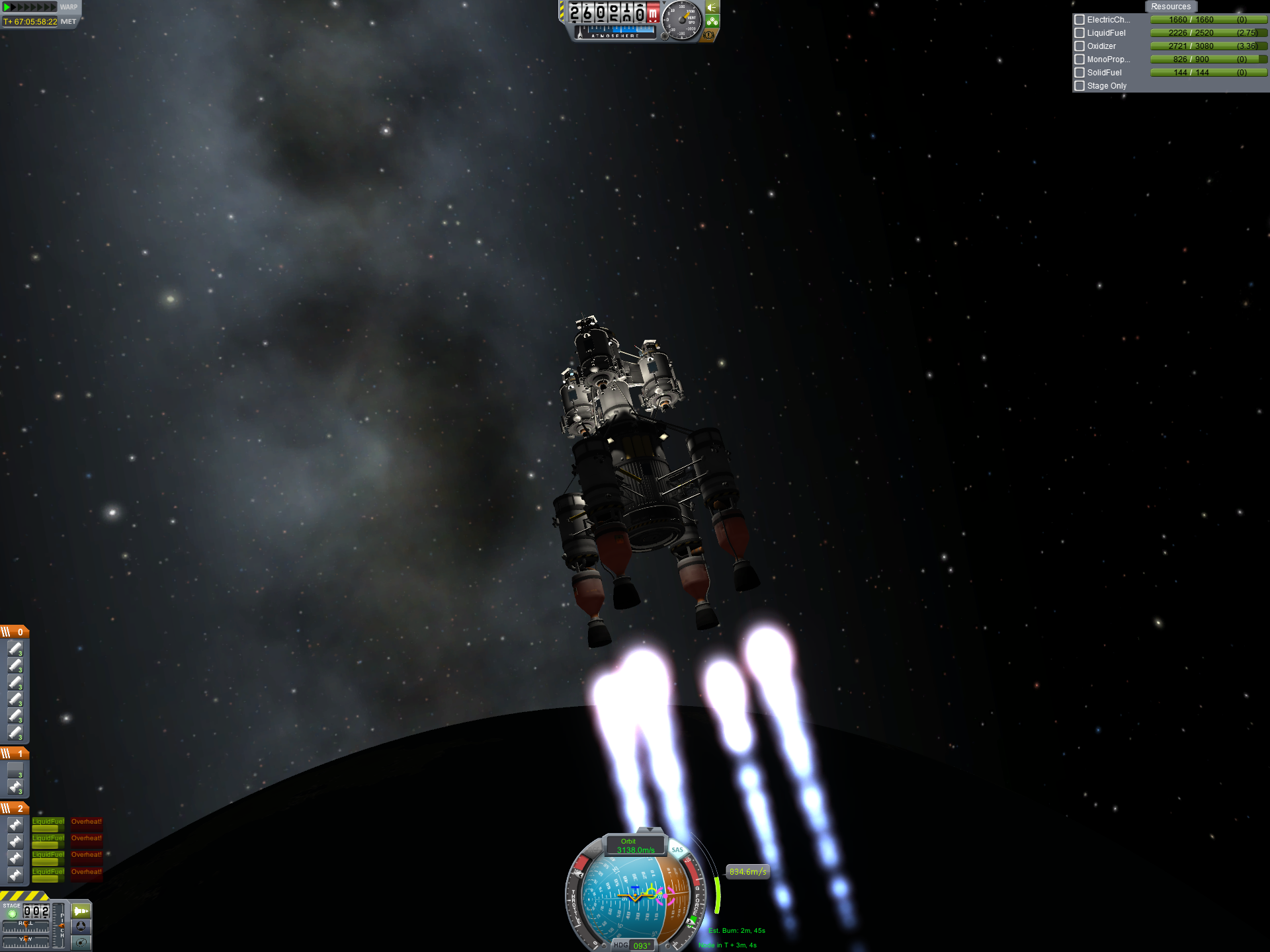1270x952 pixels.
Task: Collapse the navball with the top arrow
Action: pos(650,830)
